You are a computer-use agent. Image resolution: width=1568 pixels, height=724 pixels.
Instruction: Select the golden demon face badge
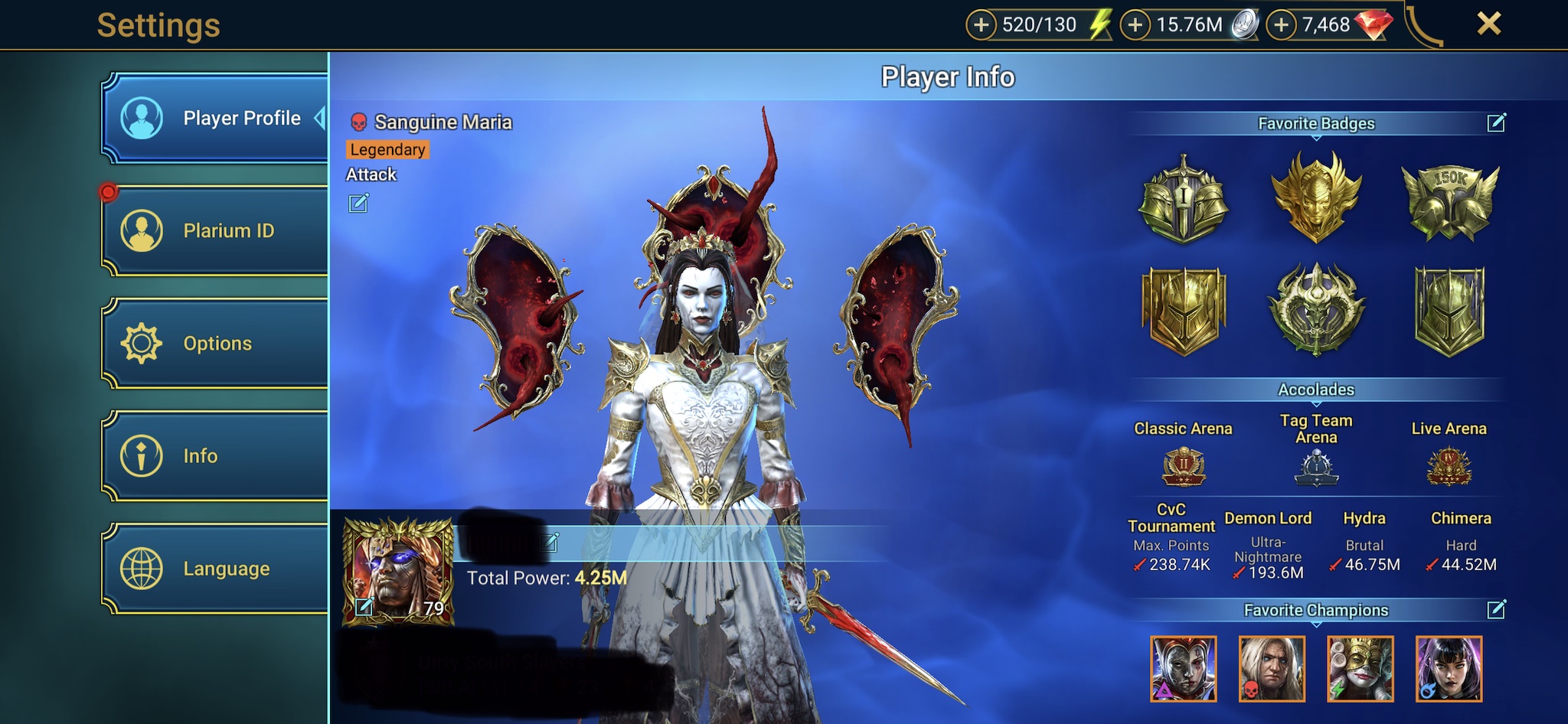[1316, 197]
